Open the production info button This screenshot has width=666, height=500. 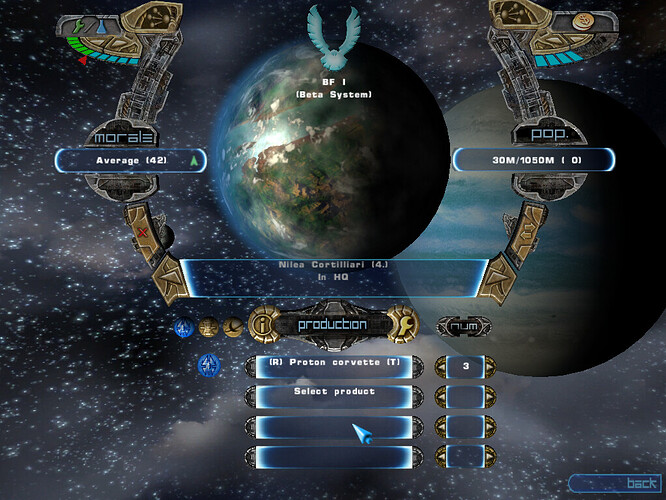click(x=260, y=324)
